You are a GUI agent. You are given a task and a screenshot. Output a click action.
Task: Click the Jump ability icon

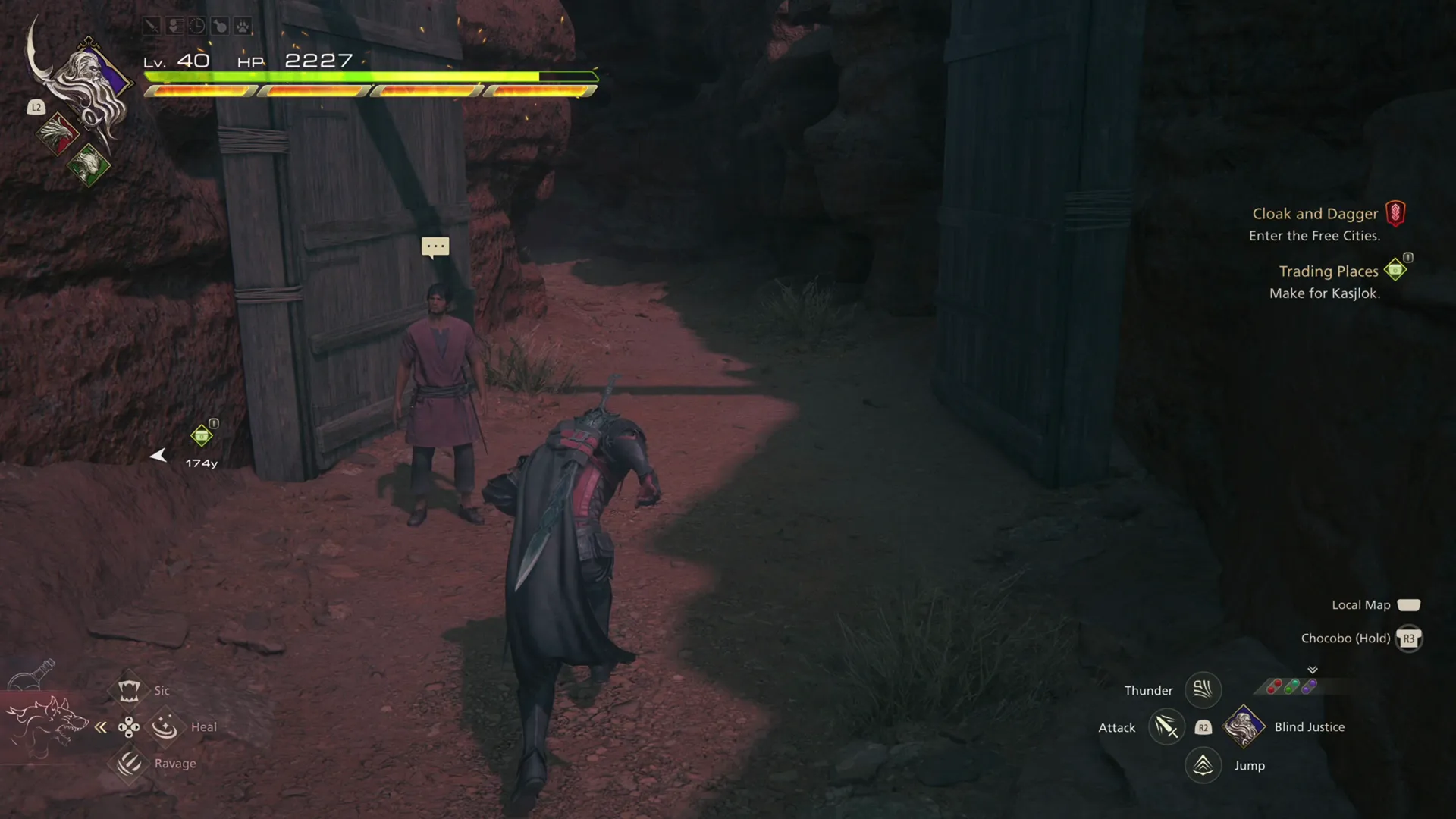(1203, 765)
